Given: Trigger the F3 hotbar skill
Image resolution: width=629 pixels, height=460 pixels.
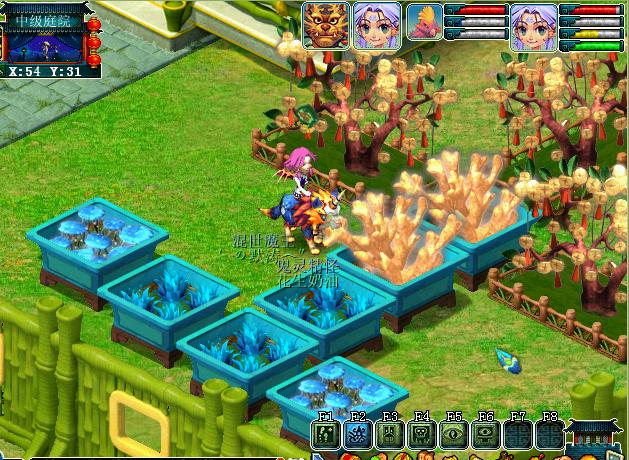Looking at the screenshot, I should (x=389, y=435).
